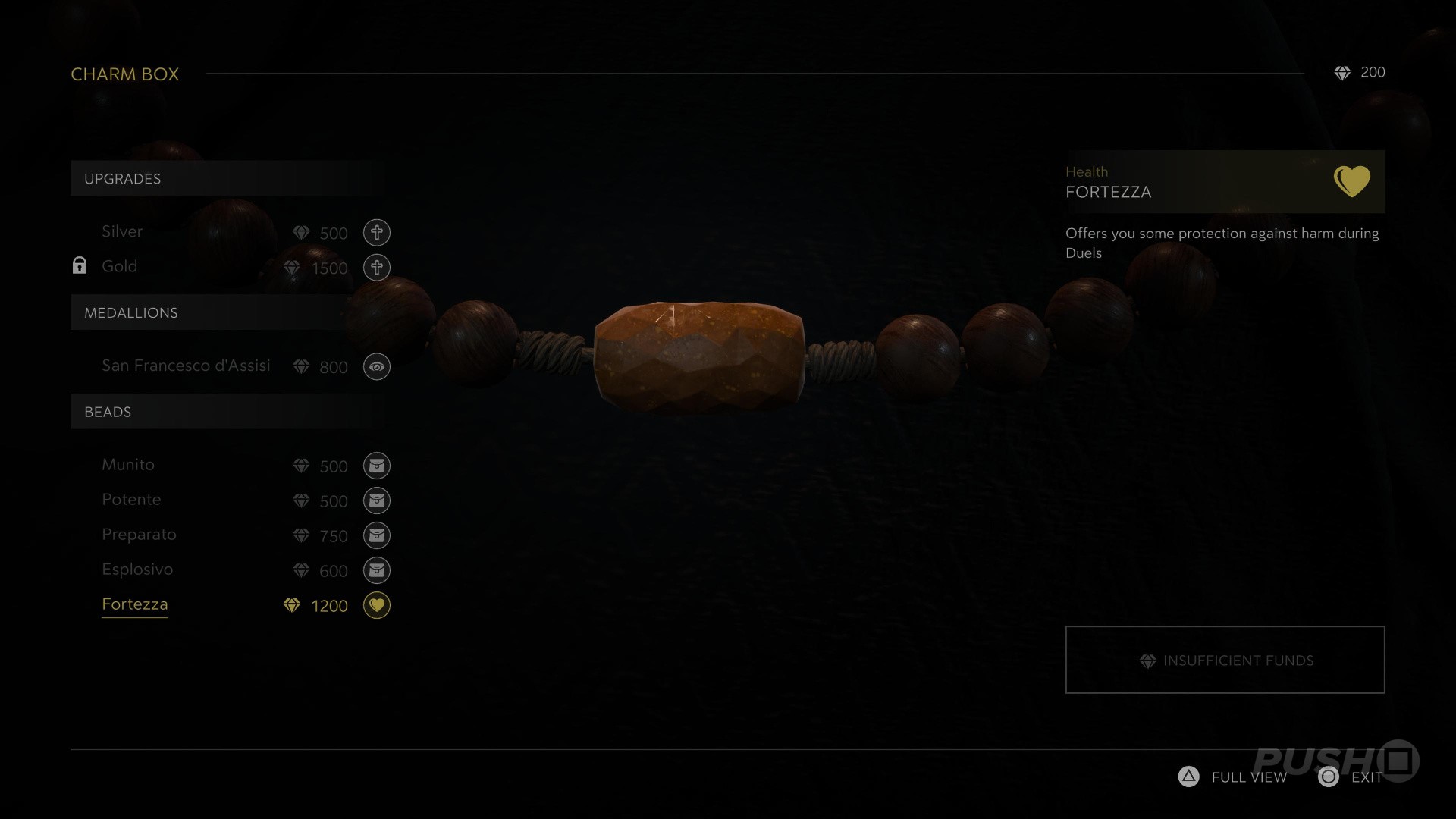This screenshot has height=819, width=1456.
Task: Click the Insufficient Funds purchase button
Action: pyautogui.click(x=1225, y=660)
